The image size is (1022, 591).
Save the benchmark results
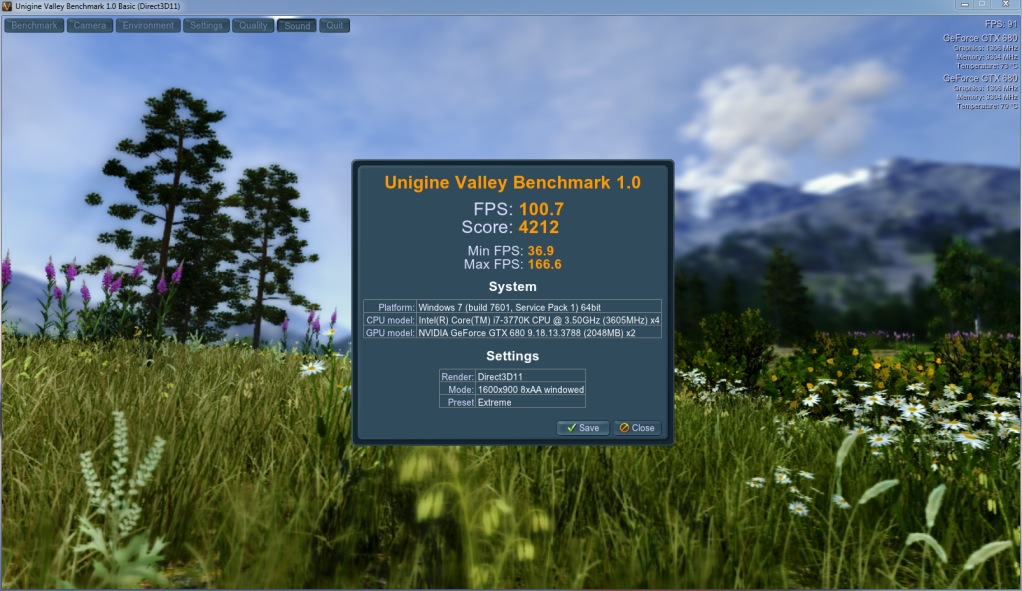(582, 427)
